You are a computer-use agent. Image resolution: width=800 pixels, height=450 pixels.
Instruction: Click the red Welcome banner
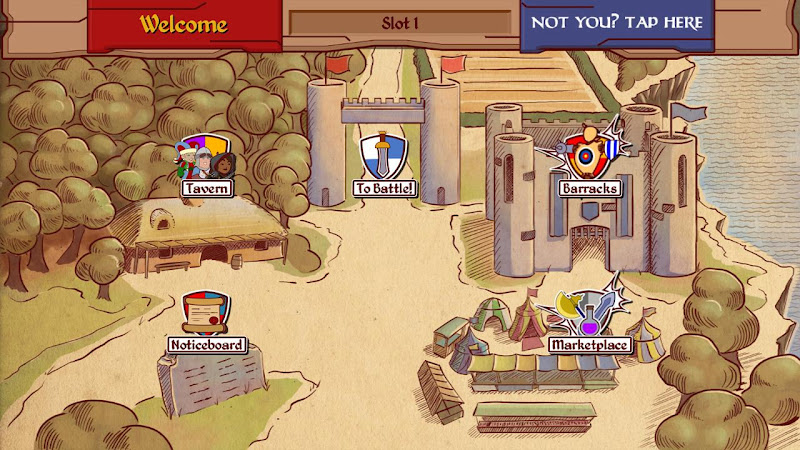coord(183,24)
